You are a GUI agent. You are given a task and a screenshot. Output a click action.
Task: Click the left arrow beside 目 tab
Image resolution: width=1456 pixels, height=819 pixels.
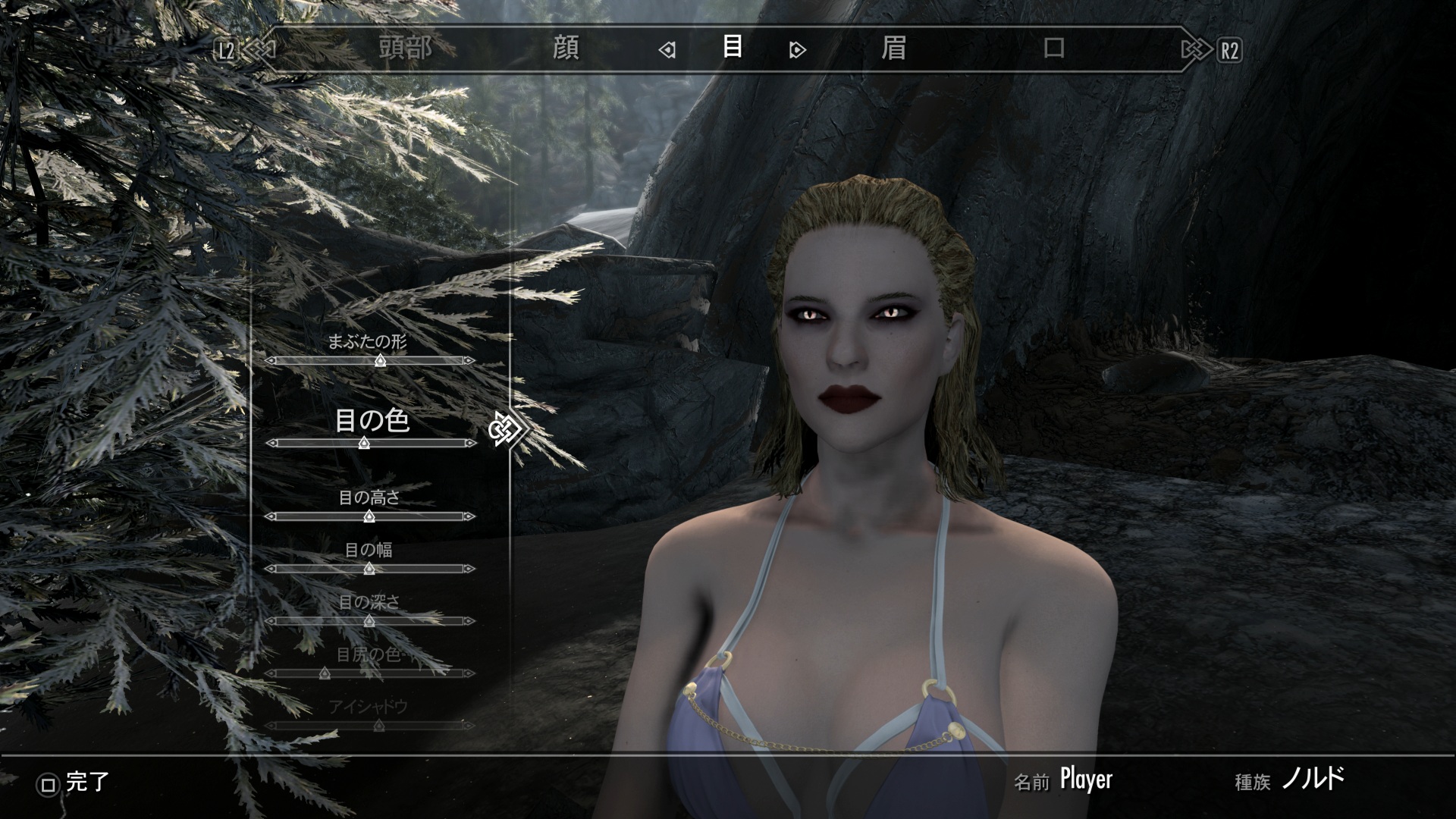tap(667, 51)
